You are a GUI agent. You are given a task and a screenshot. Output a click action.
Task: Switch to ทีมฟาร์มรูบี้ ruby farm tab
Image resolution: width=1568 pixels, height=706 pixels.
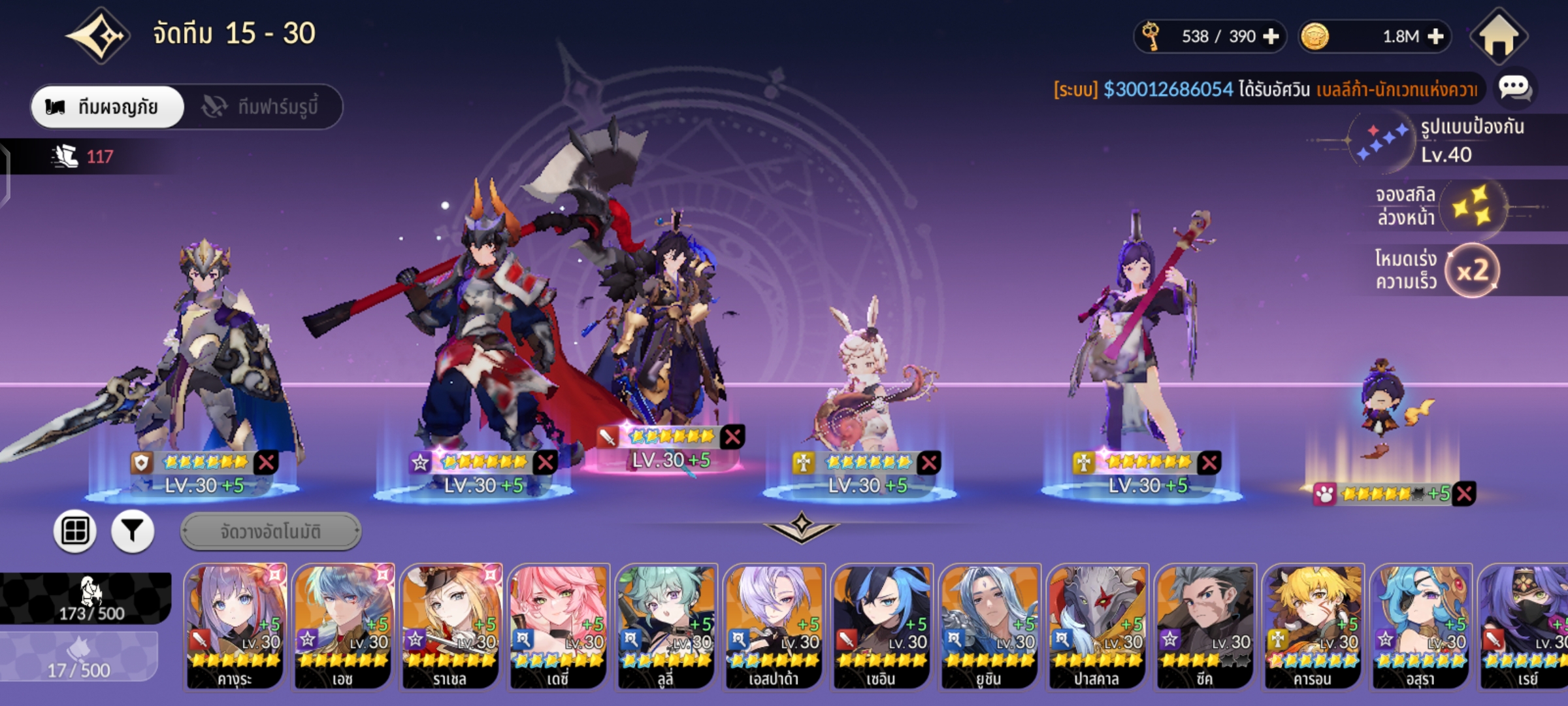[263, 107]
